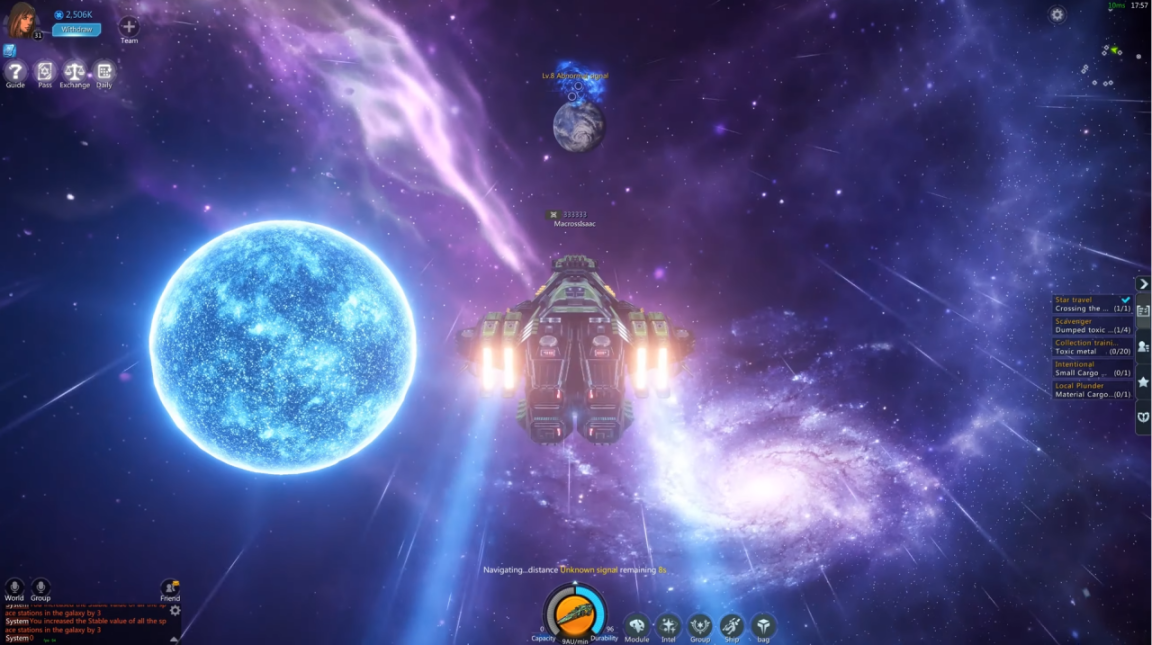1152x645 pixels.
Task: Open the Pass screen
Action: click(x=45, y=72)
